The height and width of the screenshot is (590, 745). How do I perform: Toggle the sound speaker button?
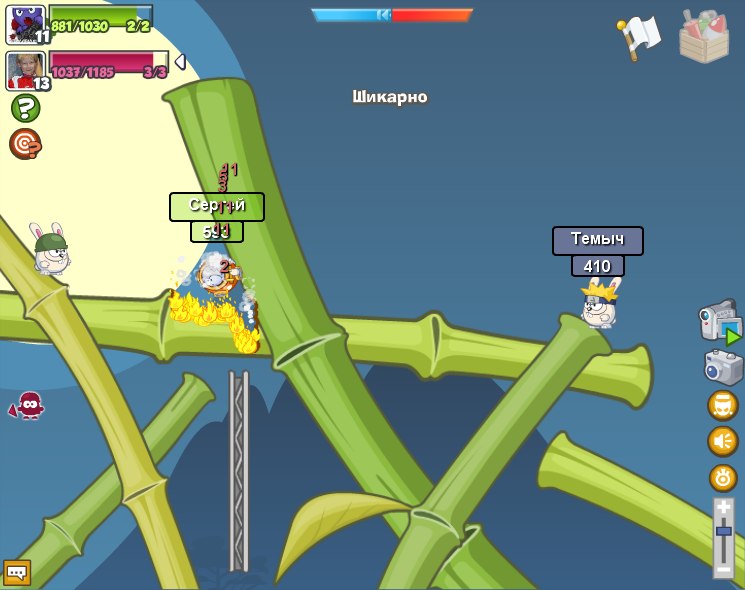pos(723,441)
